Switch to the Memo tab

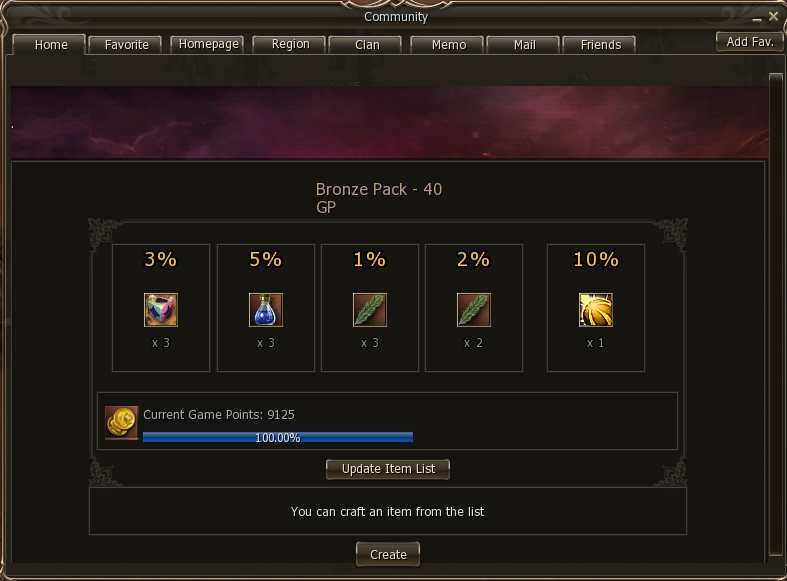click(x=449, y=45)
